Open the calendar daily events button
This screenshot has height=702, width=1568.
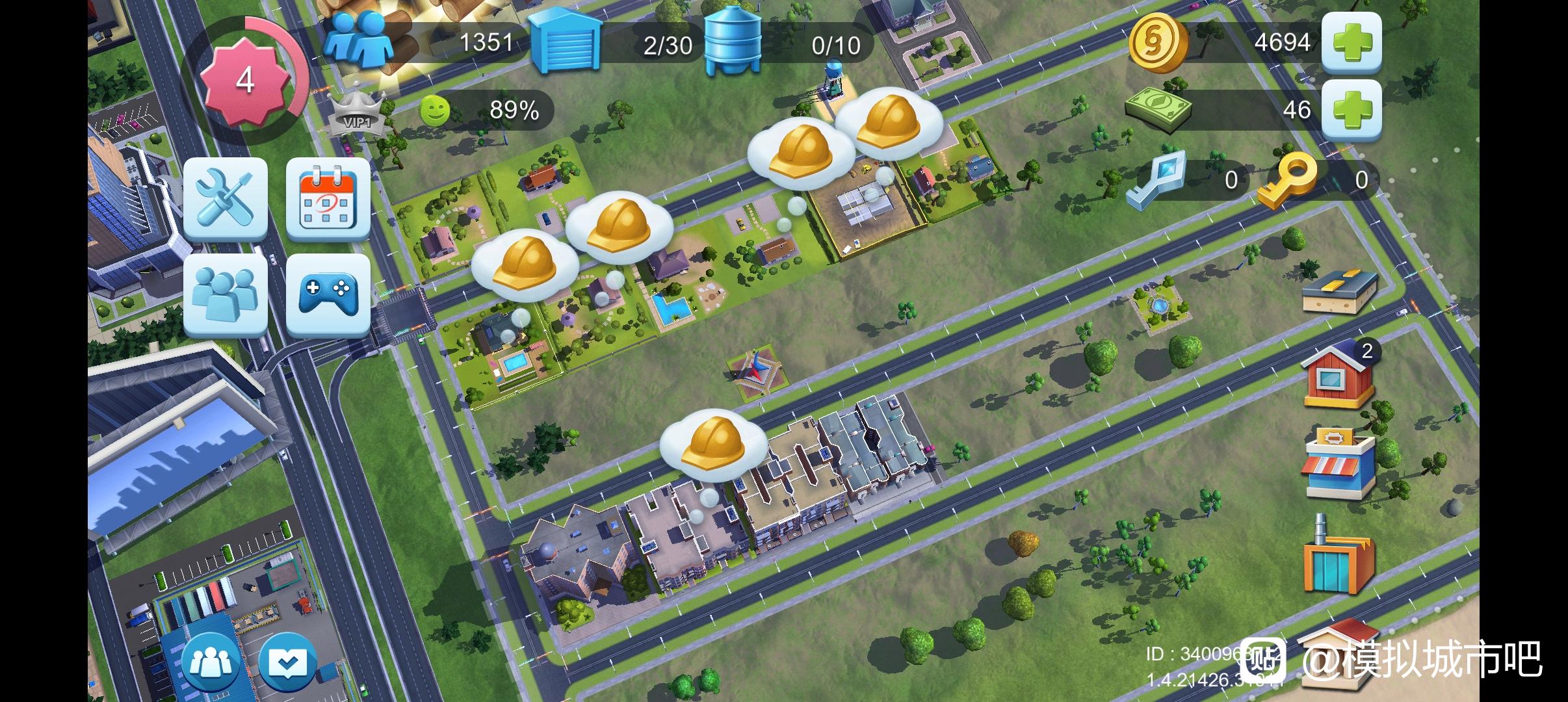coord(328,198)
